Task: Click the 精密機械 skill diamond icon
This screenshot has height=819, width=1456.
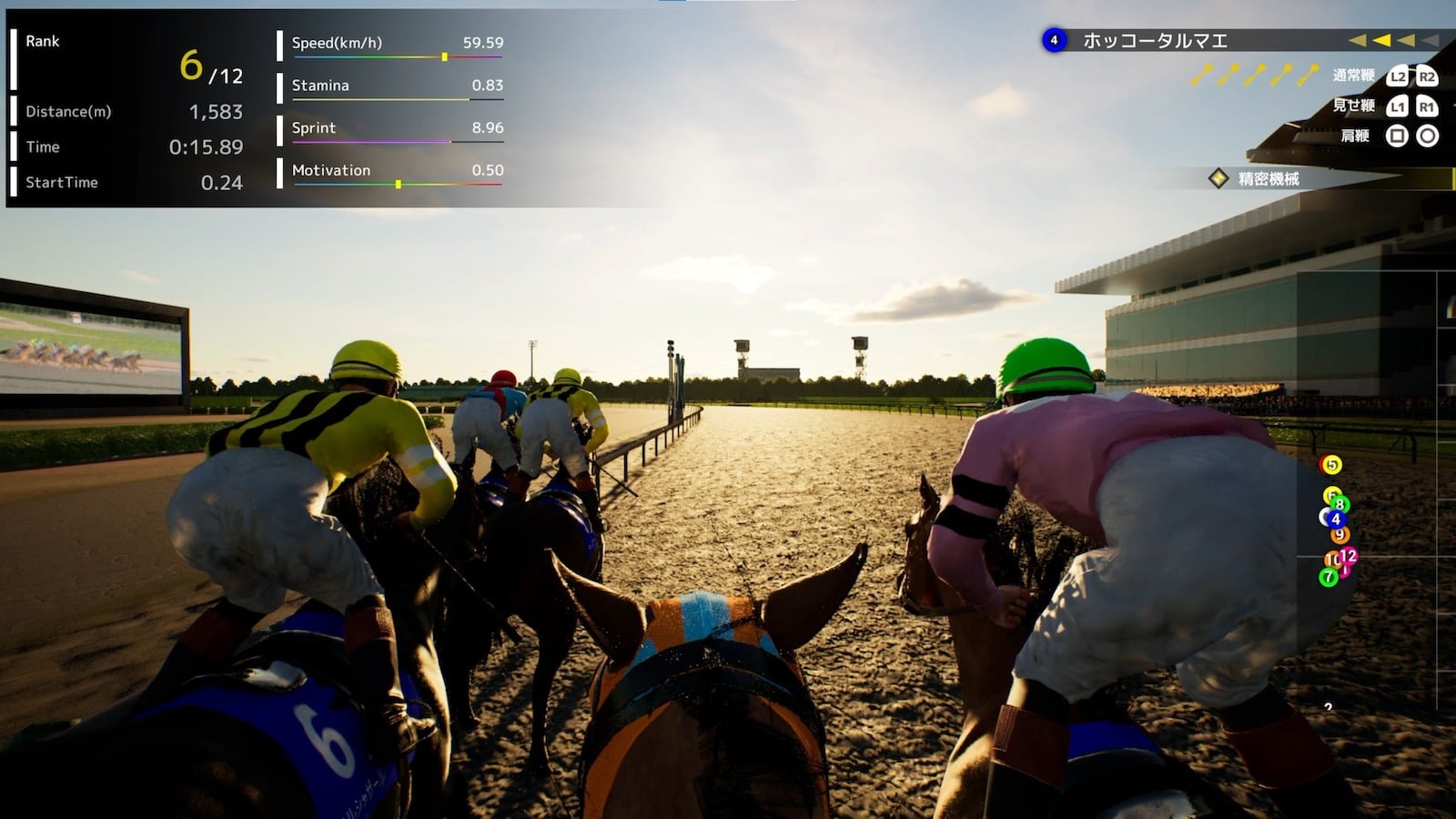Action: [x=1217, y=178]
